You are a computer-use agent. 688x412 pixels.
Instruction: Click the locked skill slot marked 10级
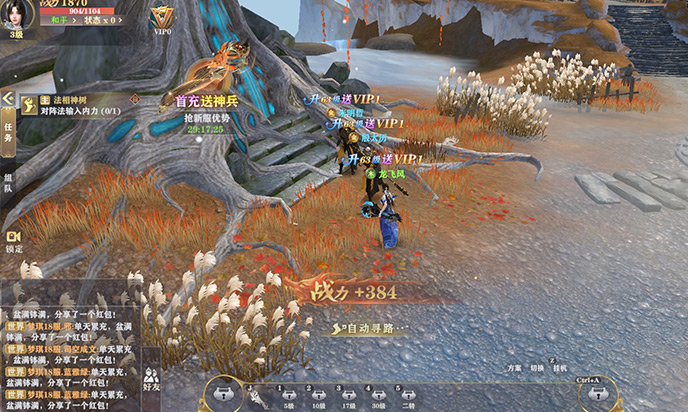[318, 396]
